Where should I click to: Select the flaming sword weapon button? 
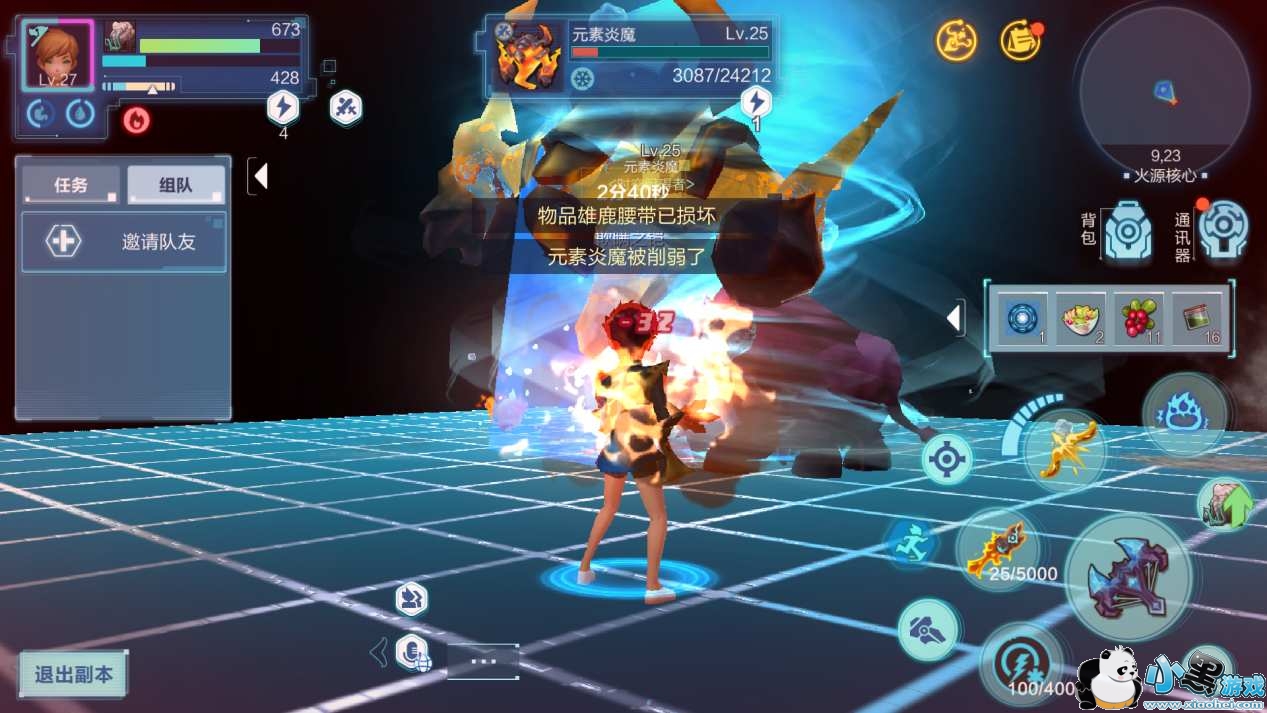pos(997,550)
